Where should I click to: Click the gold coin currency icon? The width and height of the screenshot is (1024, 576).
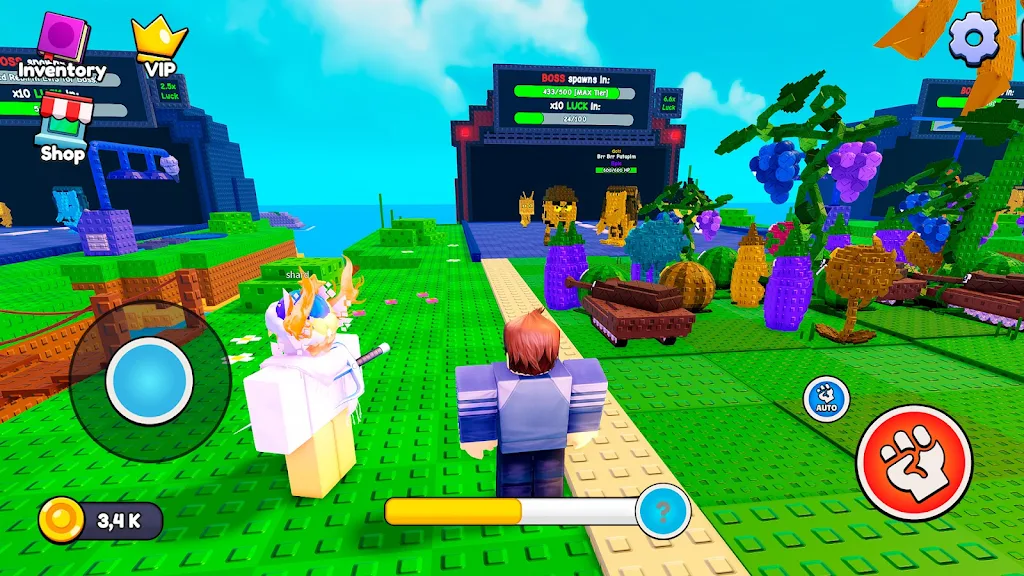(61, 521)
